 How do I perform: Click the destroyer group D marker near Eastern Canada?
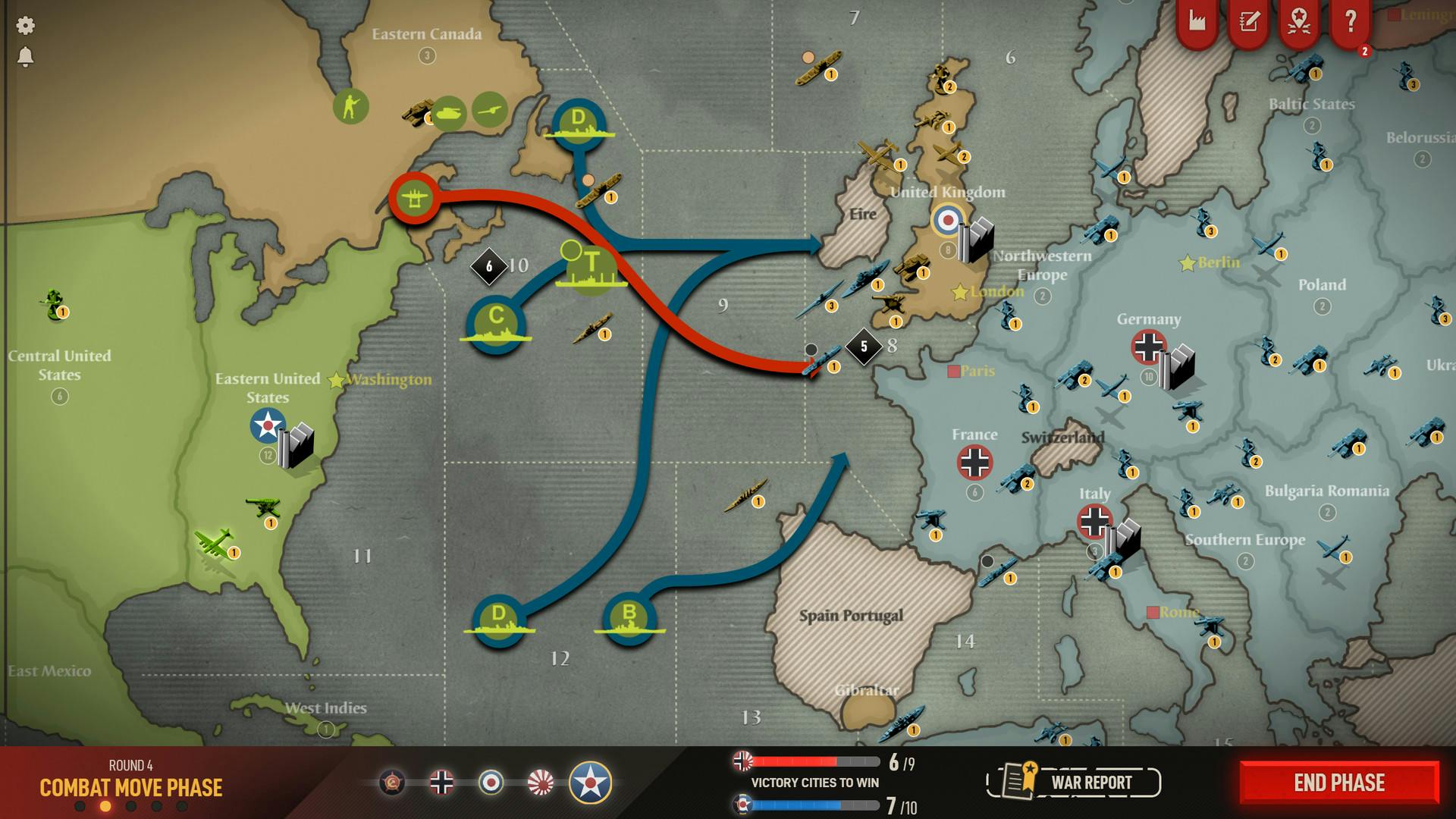579,121
